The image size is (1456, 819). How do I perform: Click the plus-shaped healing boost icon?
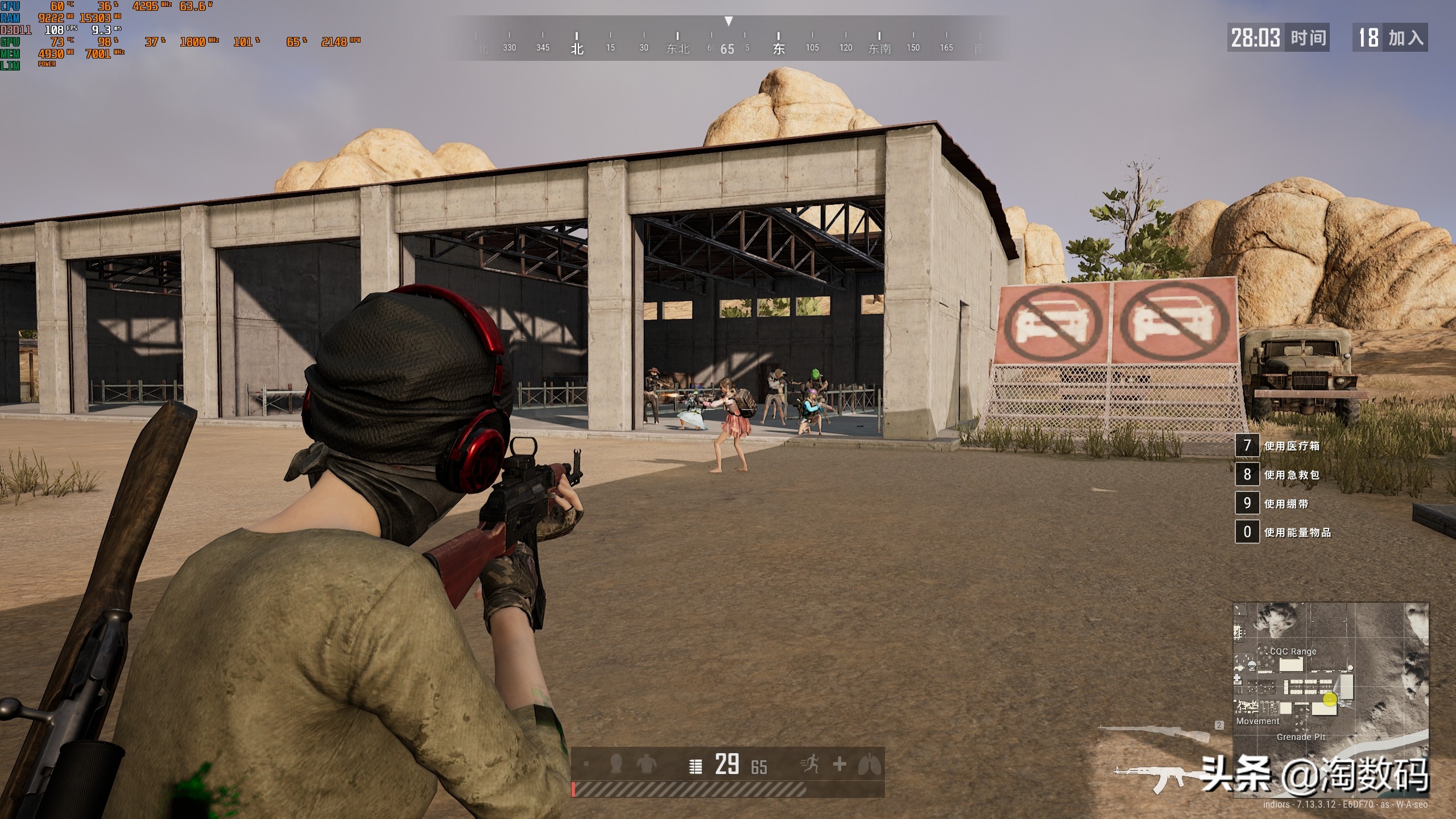[839, 764]
